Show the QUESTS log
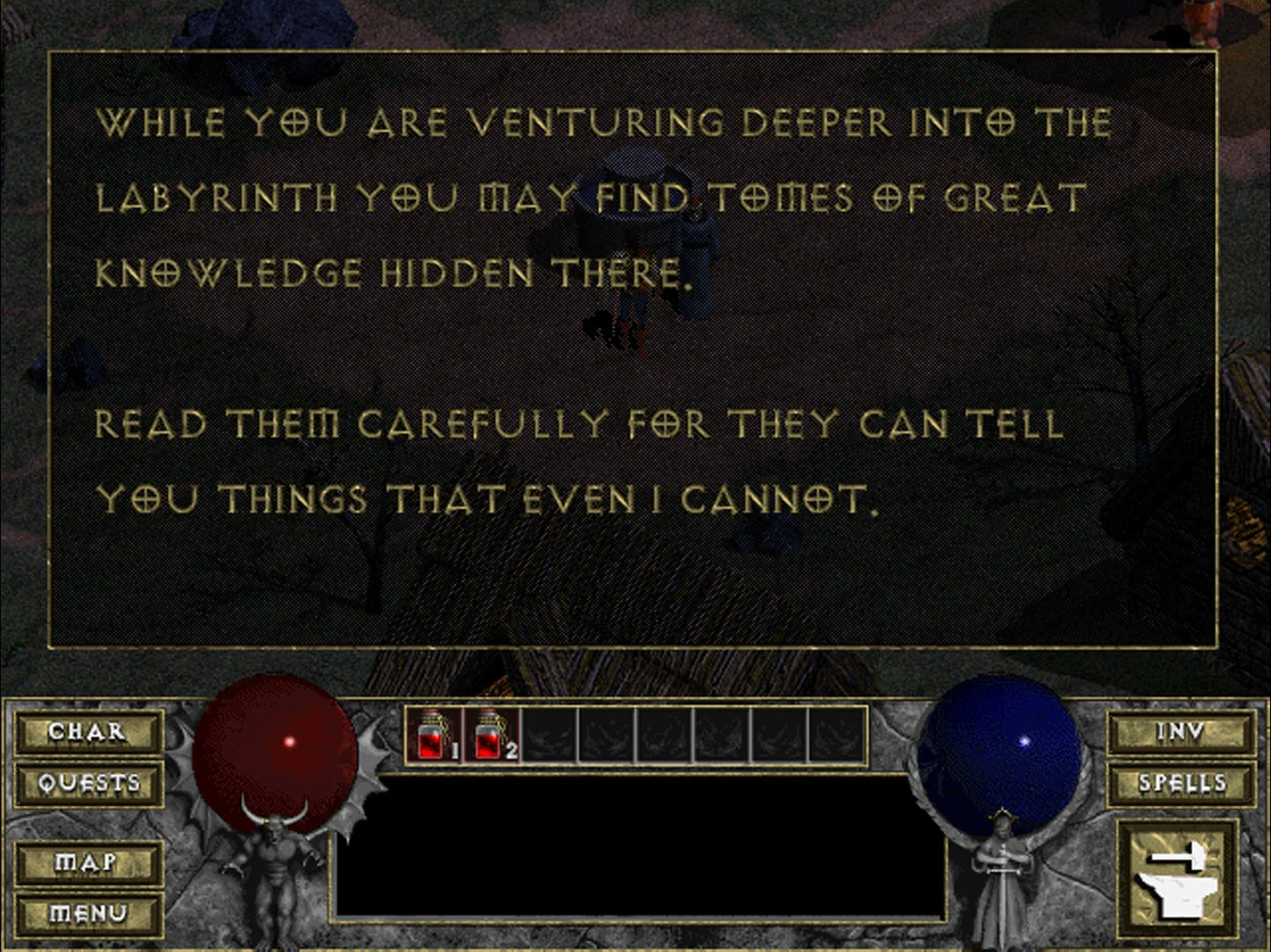1271x952 pixels. tap(88, 783)
